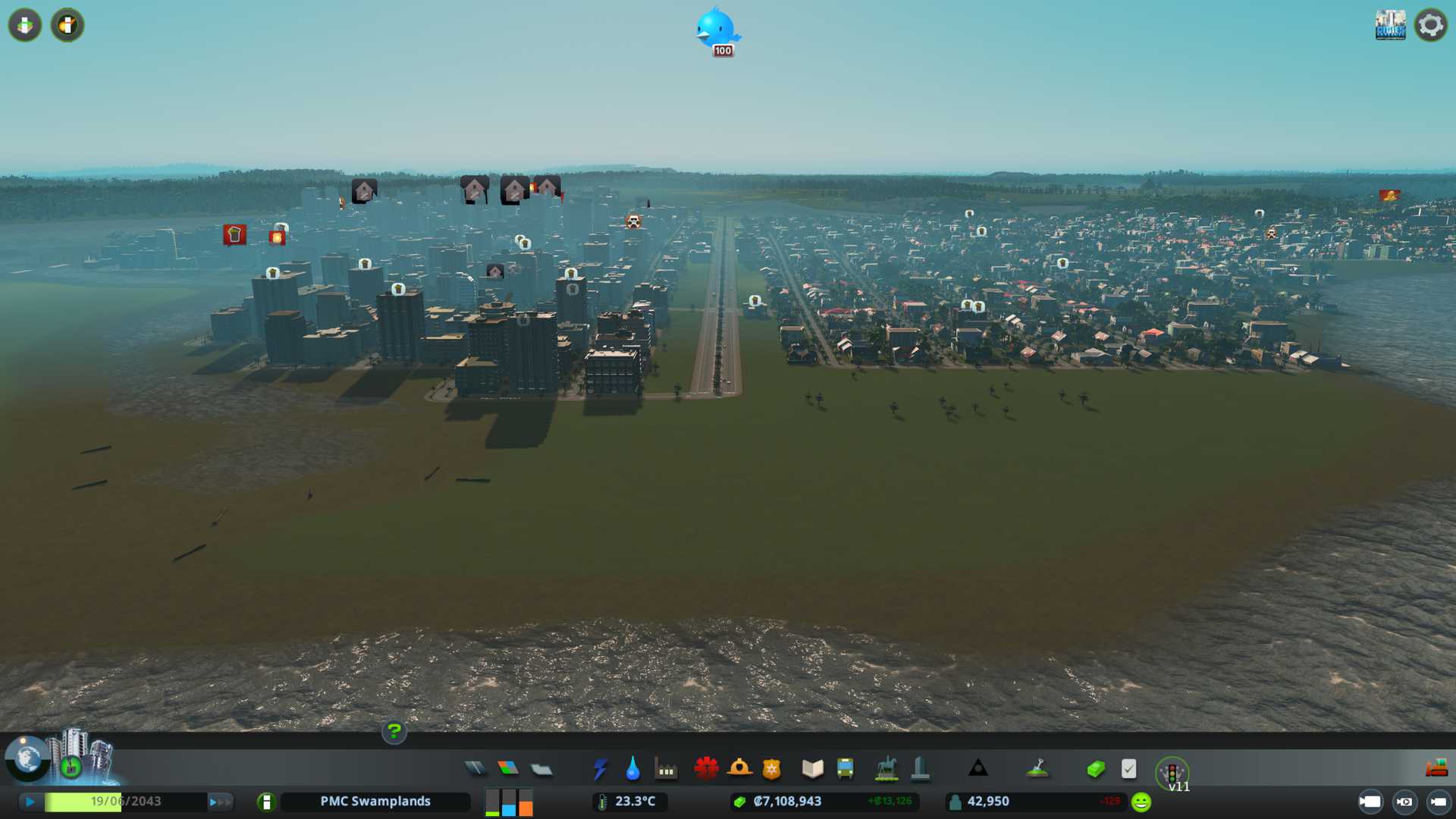The height and width of the screenshot is (819, 1456).
Task: Open the Water and Sewage menu
Action: pos(632,769)
